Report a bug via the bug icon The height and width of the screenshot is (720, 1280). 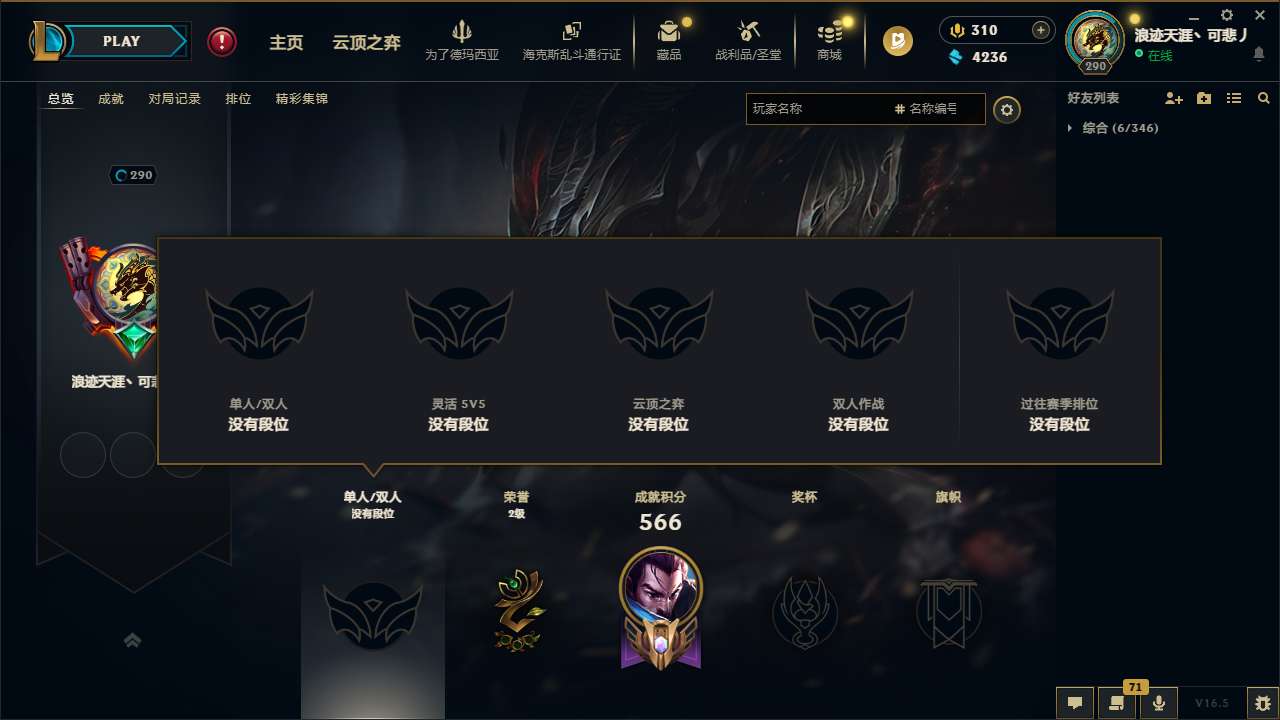[x=1262, y=703]
